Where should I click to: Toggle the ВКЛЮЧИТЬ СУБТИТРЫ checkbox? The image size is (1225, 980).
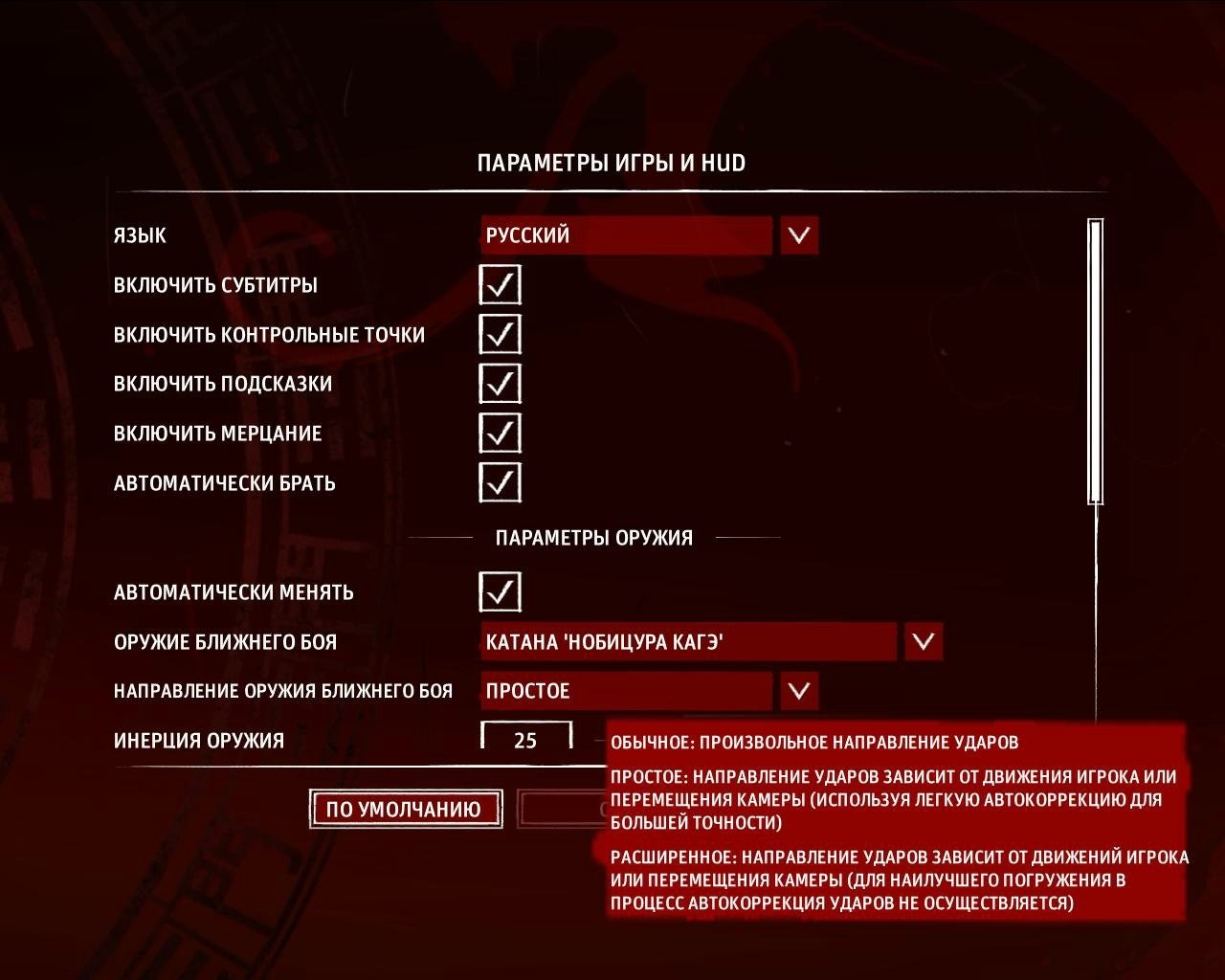(499, 284)
